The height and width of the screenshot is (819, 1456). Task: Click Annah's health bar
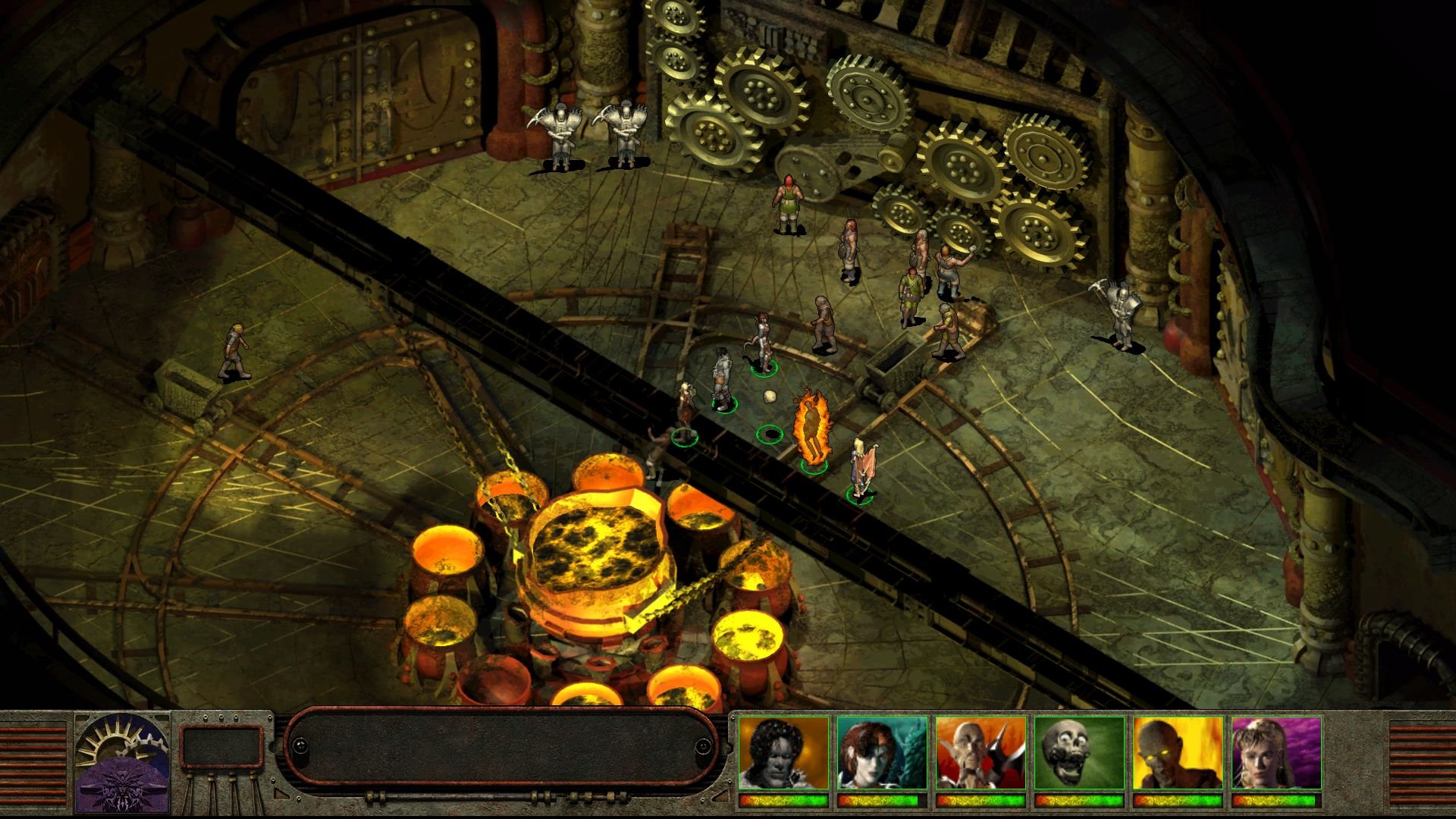[x=878, y=801]
